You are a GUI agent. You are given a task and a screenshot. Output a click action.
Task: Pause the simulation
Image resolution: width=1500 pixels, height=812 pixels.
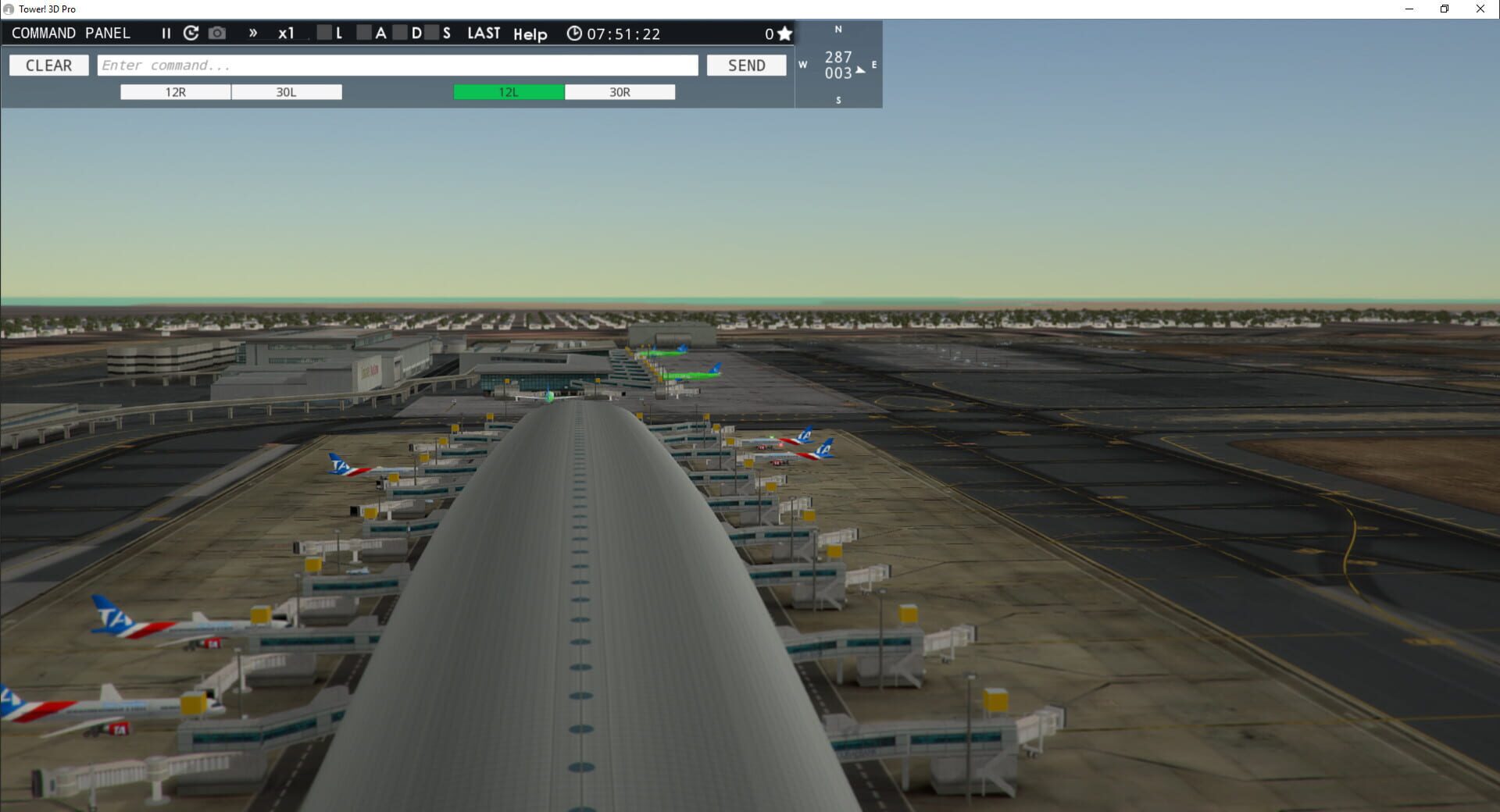tap(166, 33)
